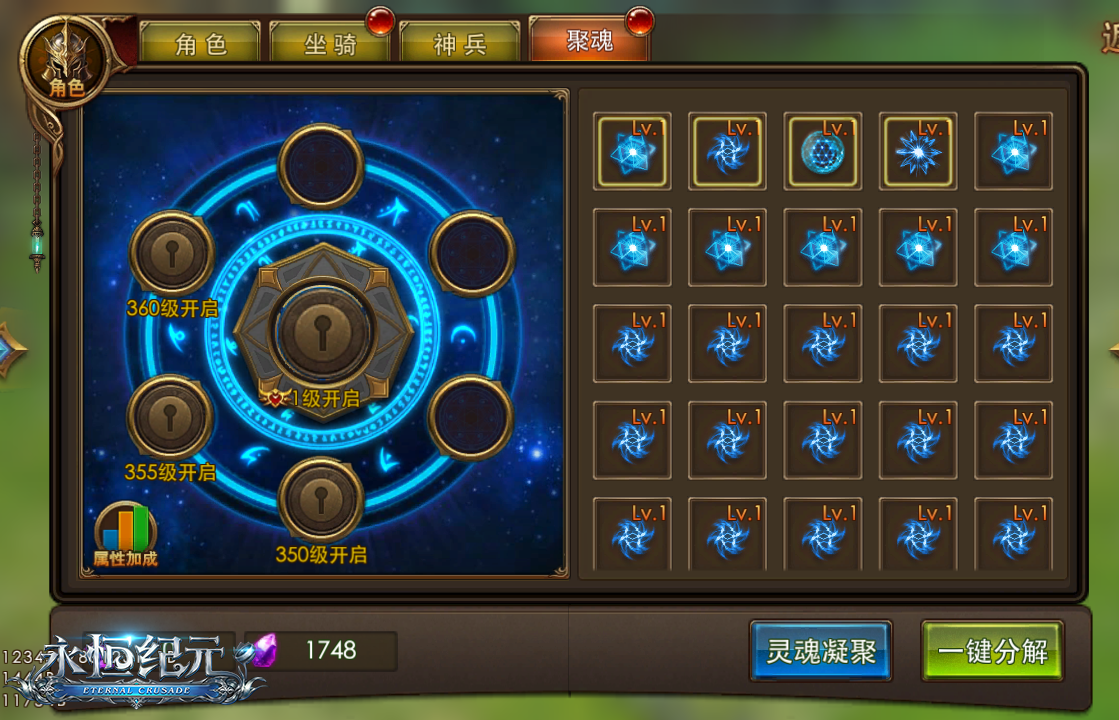Choose the locked 355级开启 soul slot
The image size is (1119, 720).
(x=171, y=417)
